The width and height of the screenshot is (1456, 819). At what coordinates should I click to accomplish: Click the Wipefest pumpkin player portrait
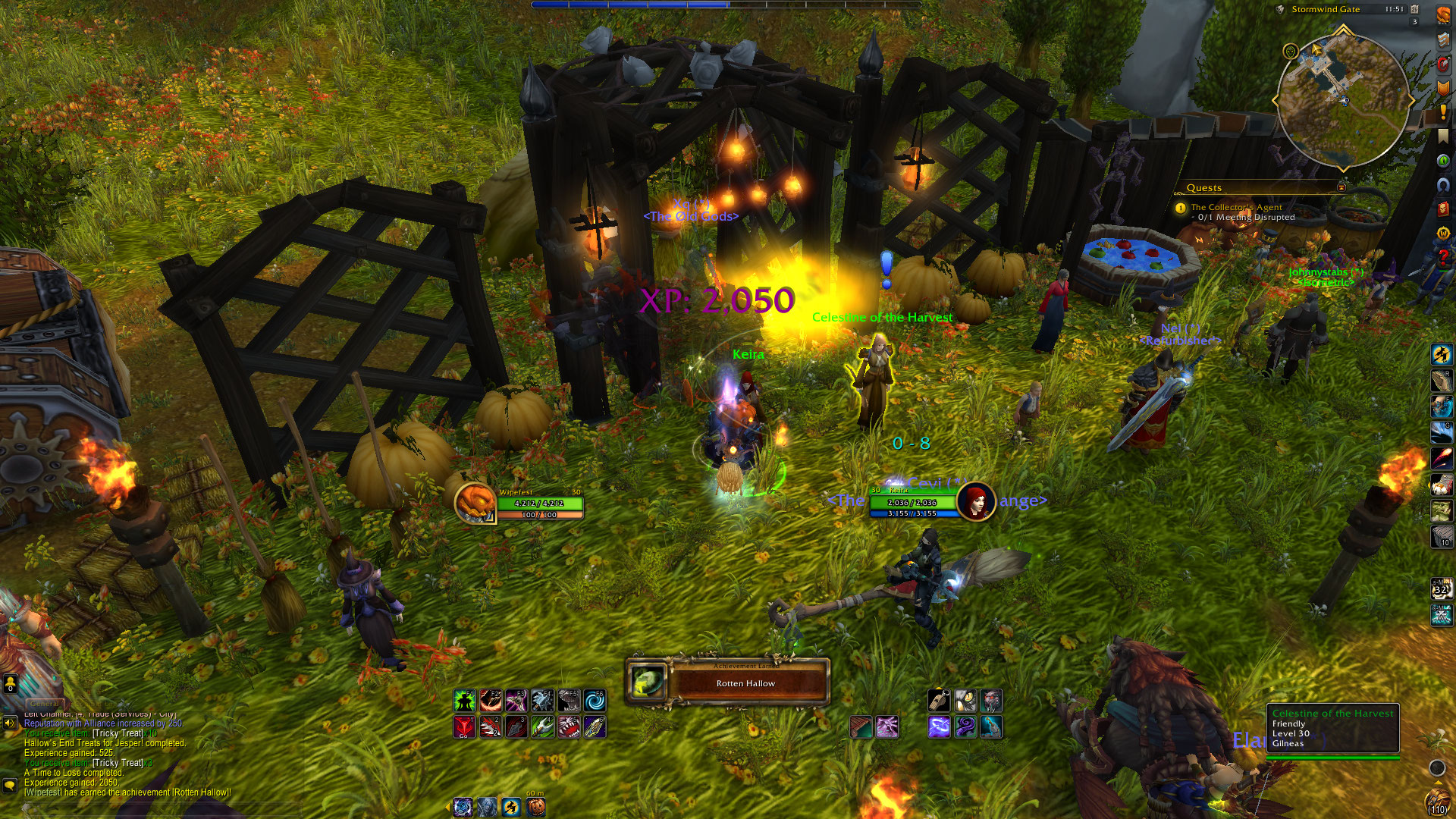pyautogui.click(x=475, y=502)
